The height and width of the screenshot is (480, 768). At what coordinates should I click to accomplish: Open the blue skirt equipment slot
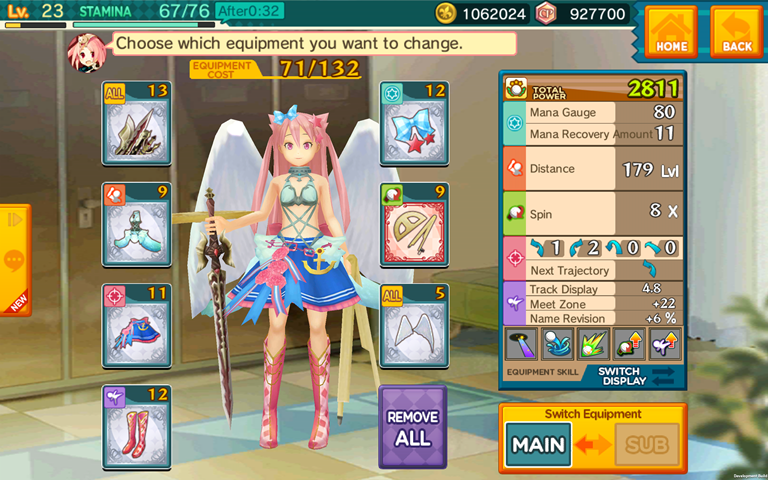(136, 325)
